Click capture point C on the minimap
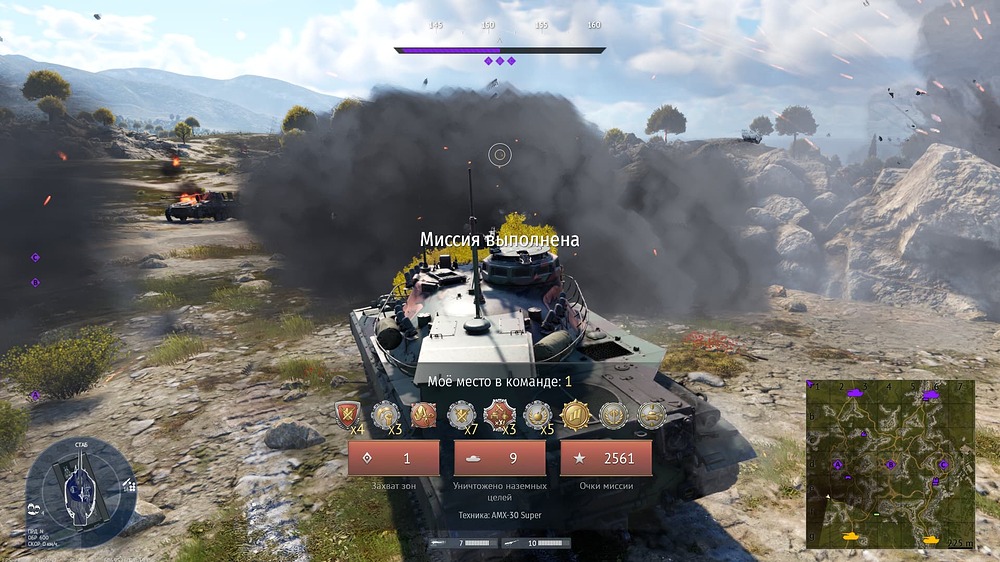Viewport: 1000px width, 562px height. [x=943, y=464]
